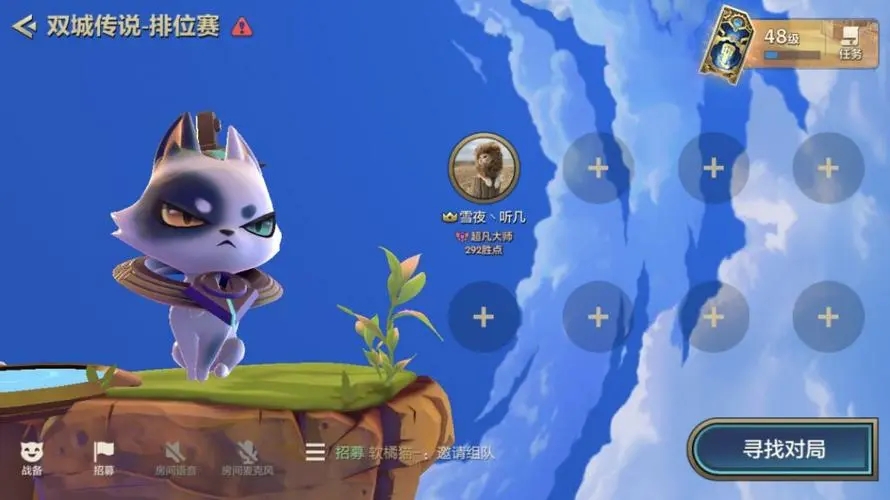890x500 pixels.
Task: Select player 雪夜丶听几's avatar
Action: (x=484, y=168)
